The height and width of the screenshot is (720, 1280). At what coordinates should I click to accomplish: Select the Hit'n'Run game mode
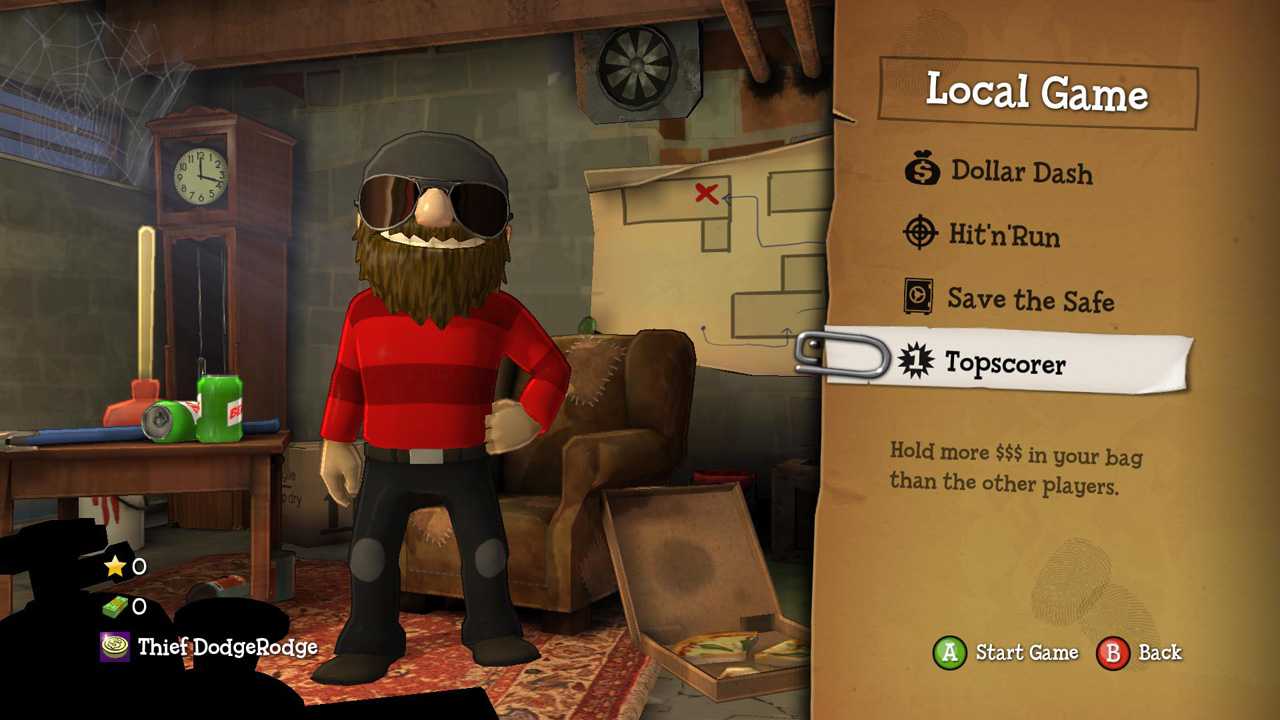[1006, 235]
